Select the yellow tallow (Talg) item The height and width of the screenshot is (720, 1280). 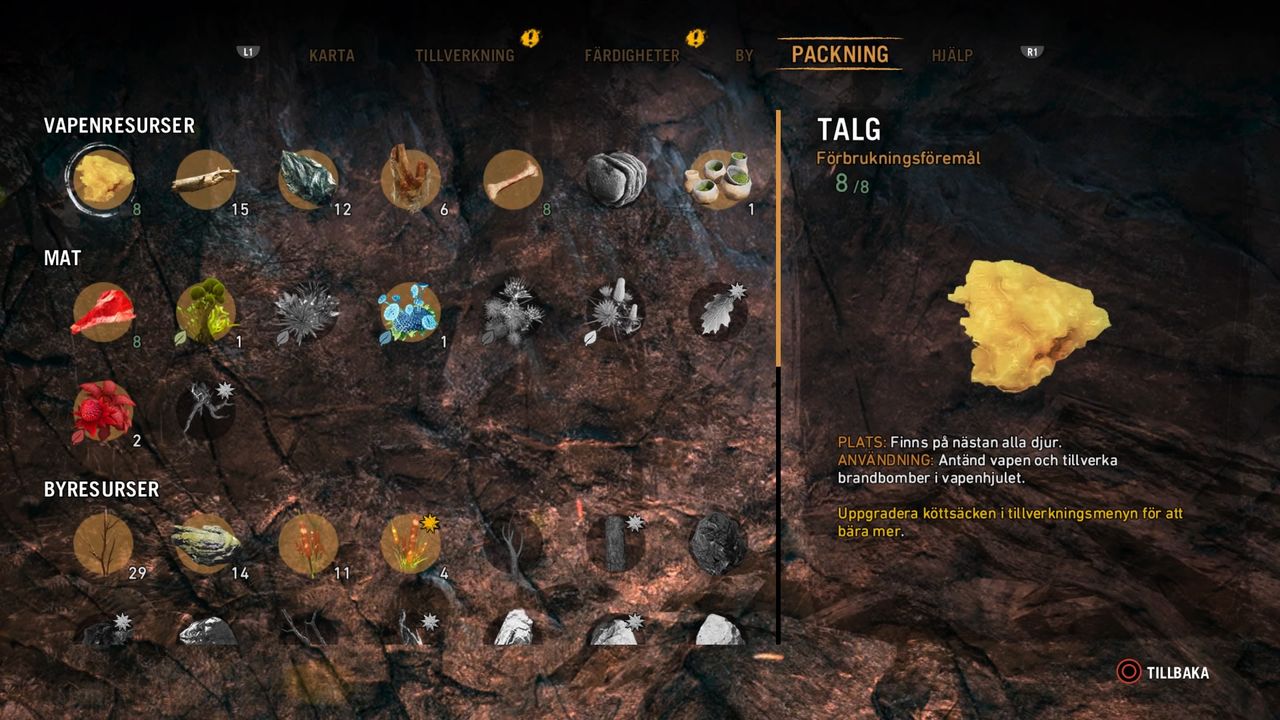click(x=104, y=178)
